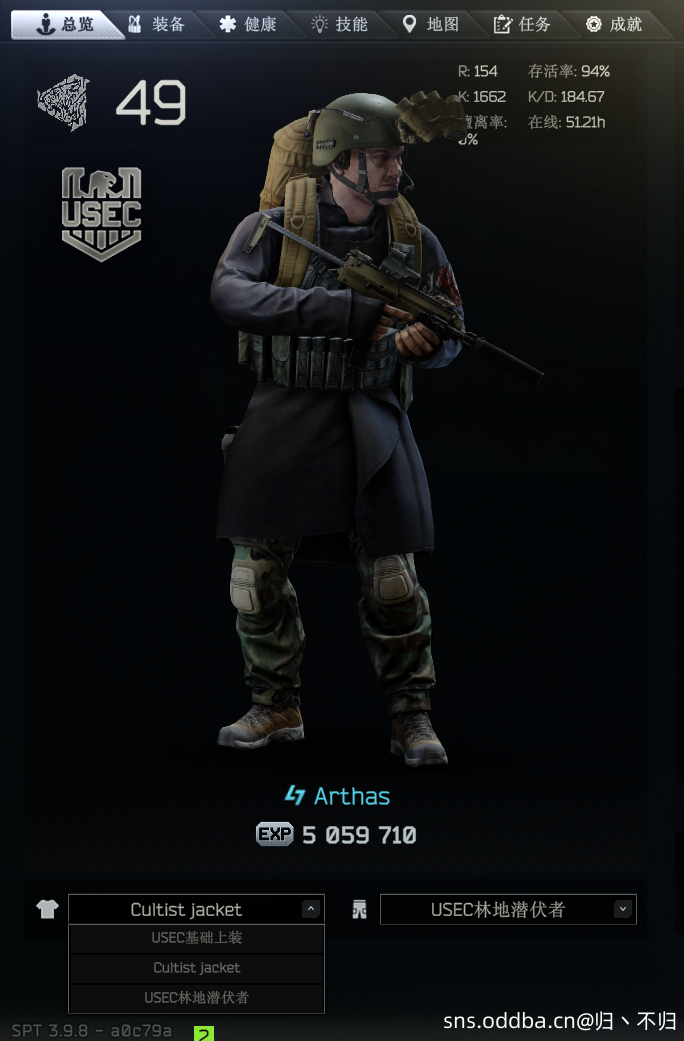Switch to the 任务 (Tasks) tab

pyautogui.click(x=523, y=24)
